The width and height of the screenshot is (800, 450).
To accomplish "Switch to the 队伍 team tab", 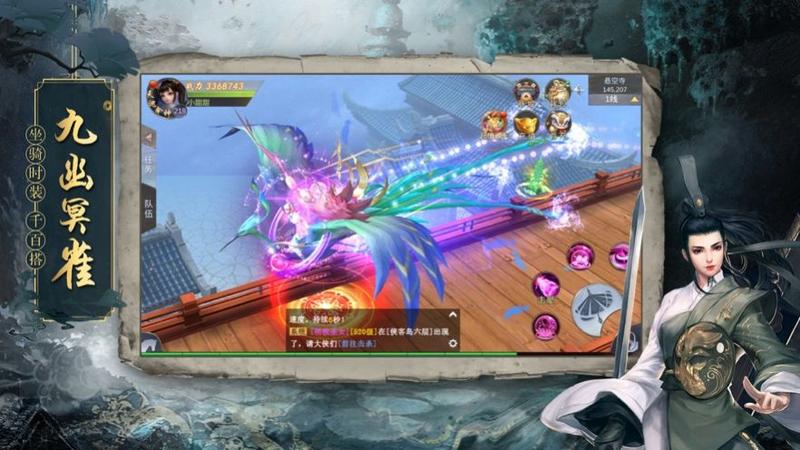I will (150, 208).
